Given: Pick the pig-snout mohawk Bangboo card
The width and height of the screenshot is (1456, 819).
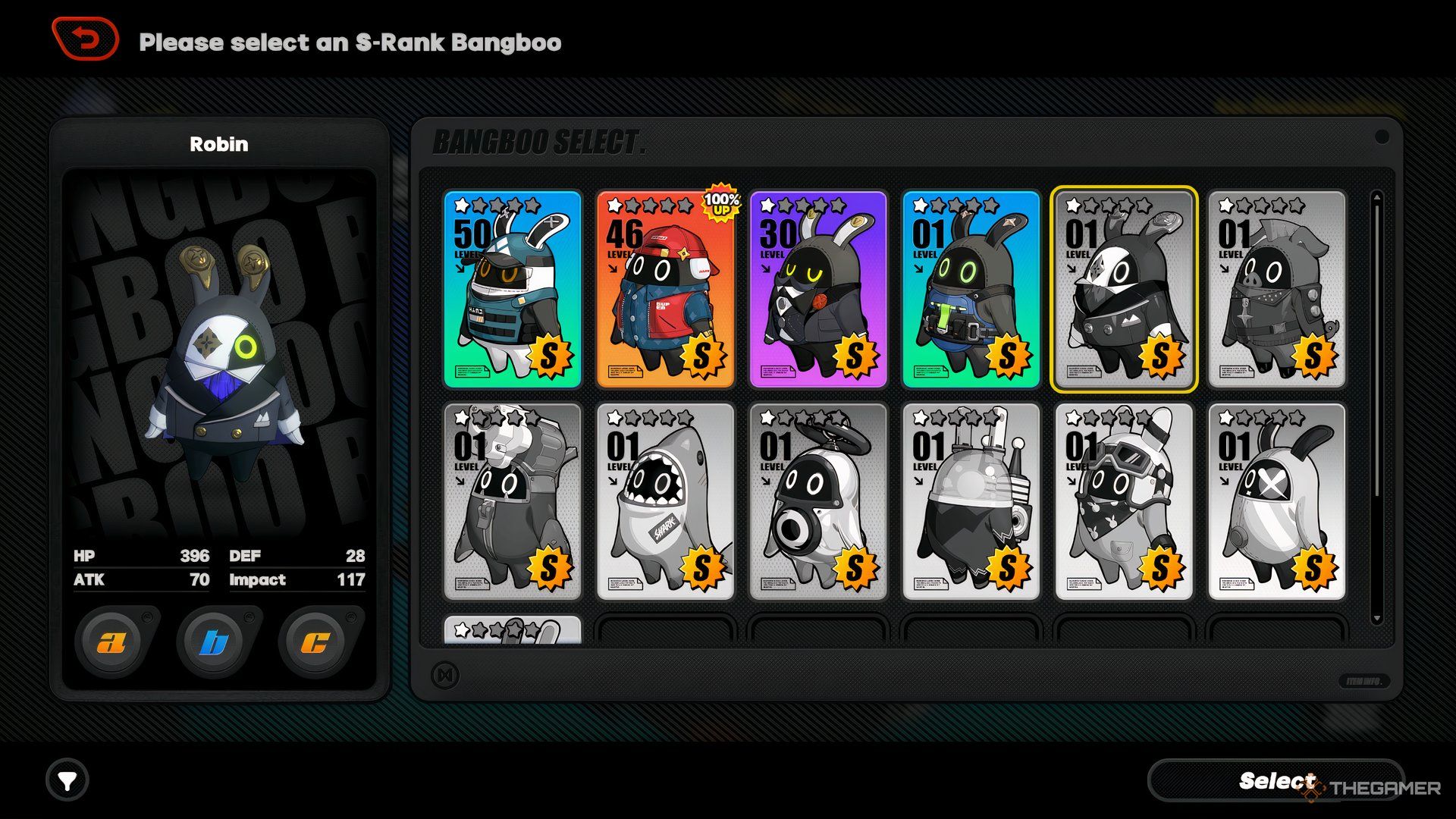Looking at the screenshot, I should click(1276, 289).
